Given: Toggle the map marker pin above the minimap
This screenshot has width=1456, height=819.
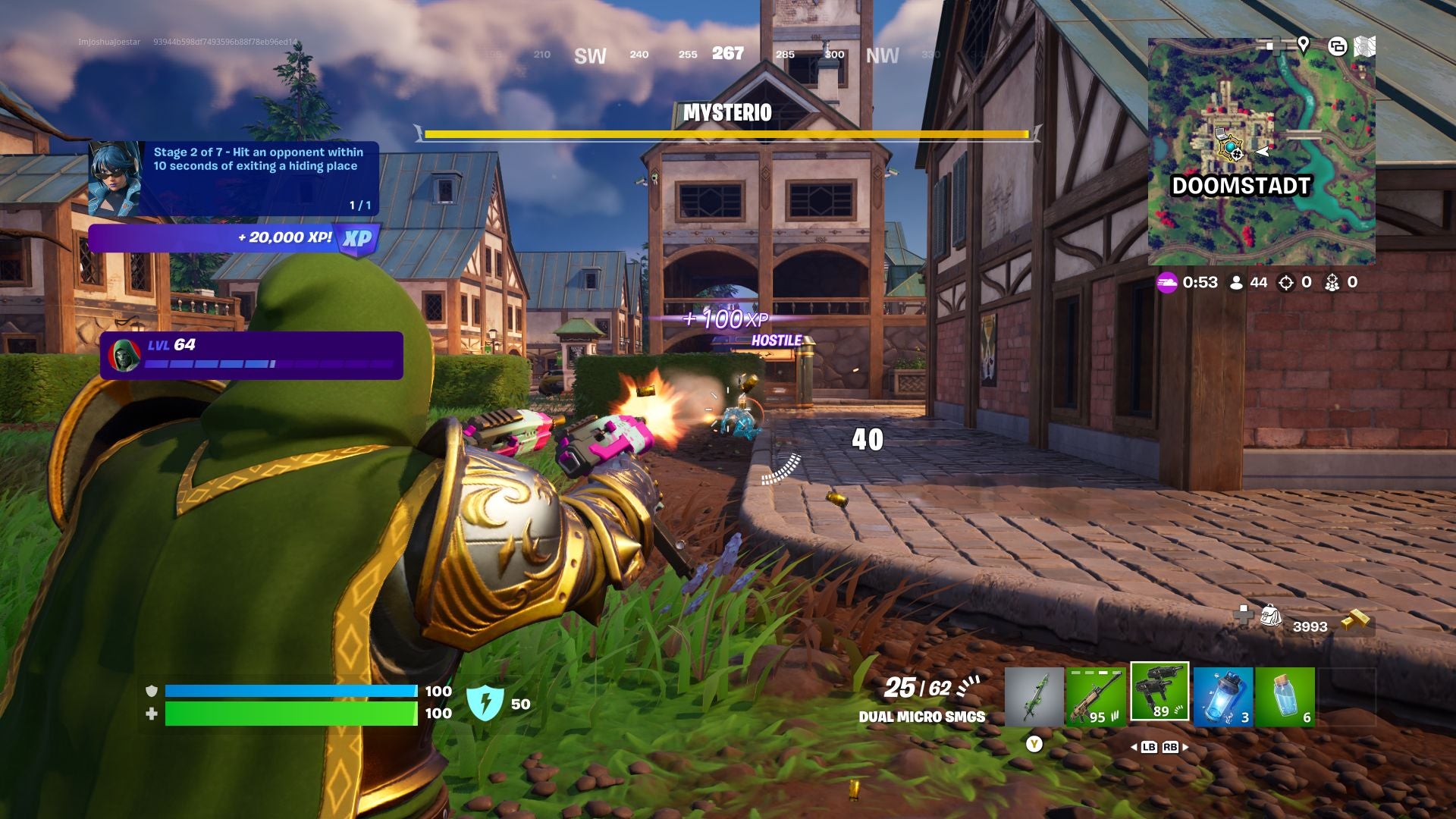Looking at the screenshot, I should point(1303,45).
